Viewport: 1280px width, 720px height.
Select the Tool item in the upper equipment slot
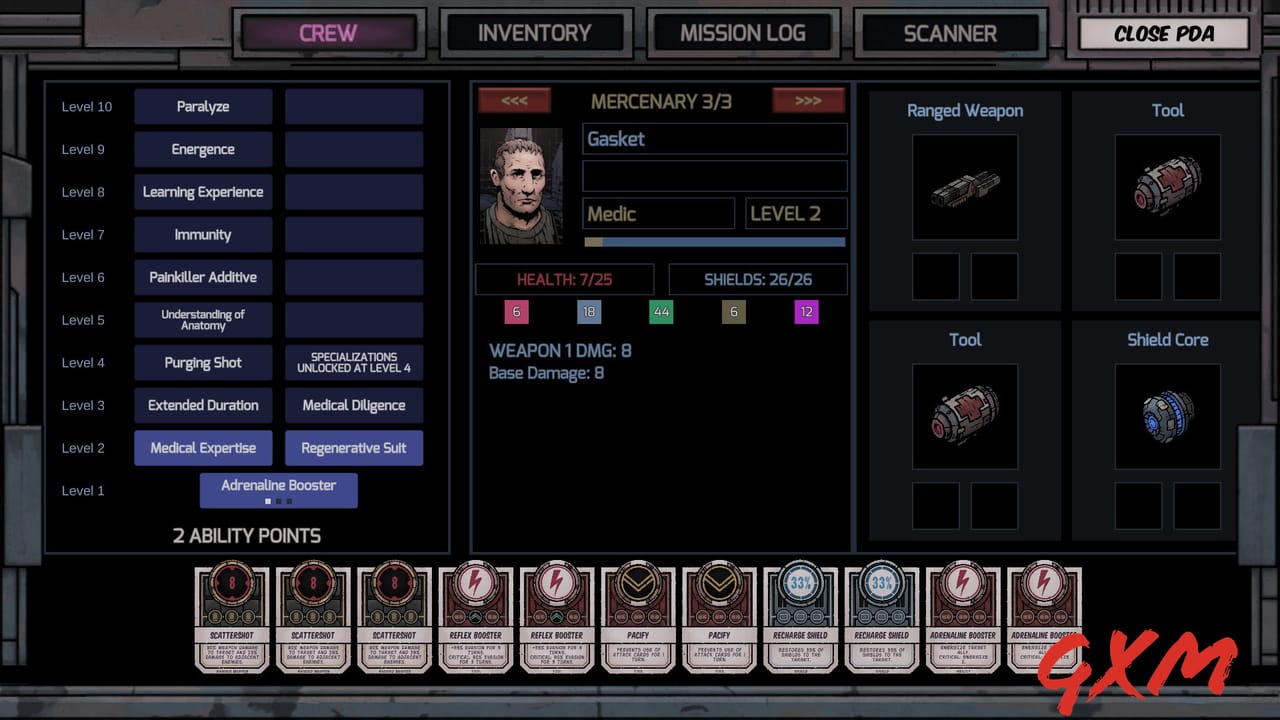(1167, 188)
